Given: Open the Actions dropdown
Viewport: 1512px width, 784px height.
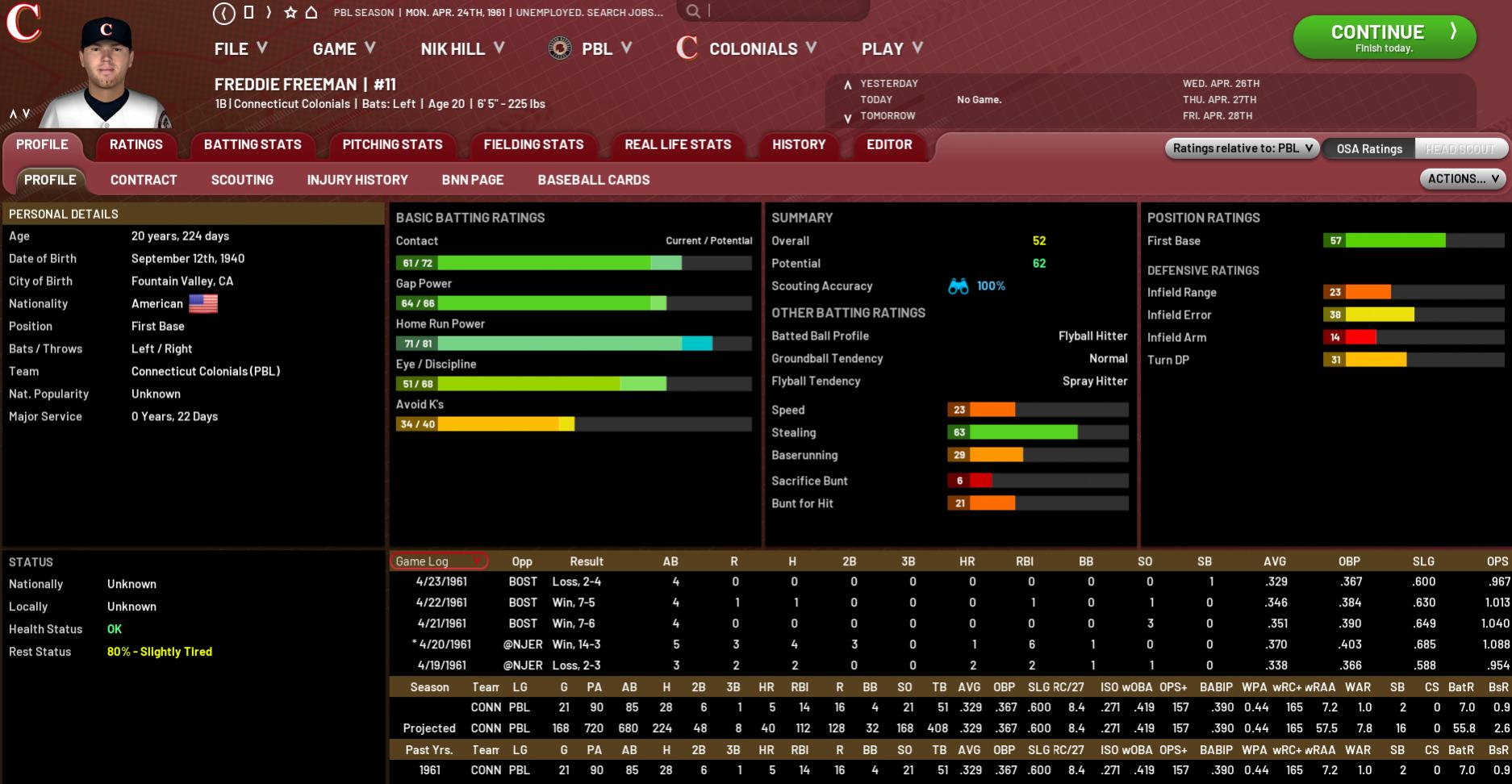Looking at the screenshot, I should click(x=1463, y=179).
